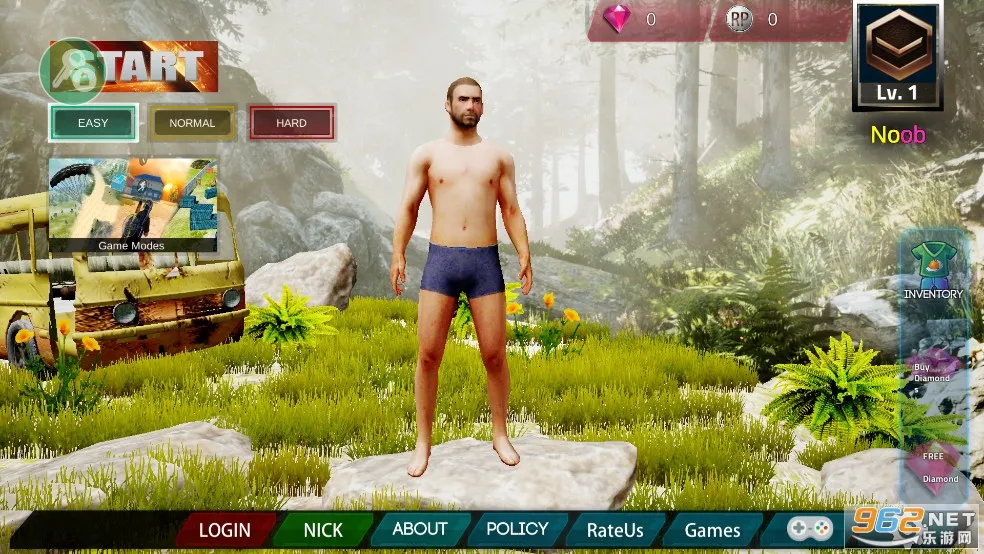This screenshot has width=984, height=554.
Task: Choose NORMAL difficulty
Action: point(192,123)
